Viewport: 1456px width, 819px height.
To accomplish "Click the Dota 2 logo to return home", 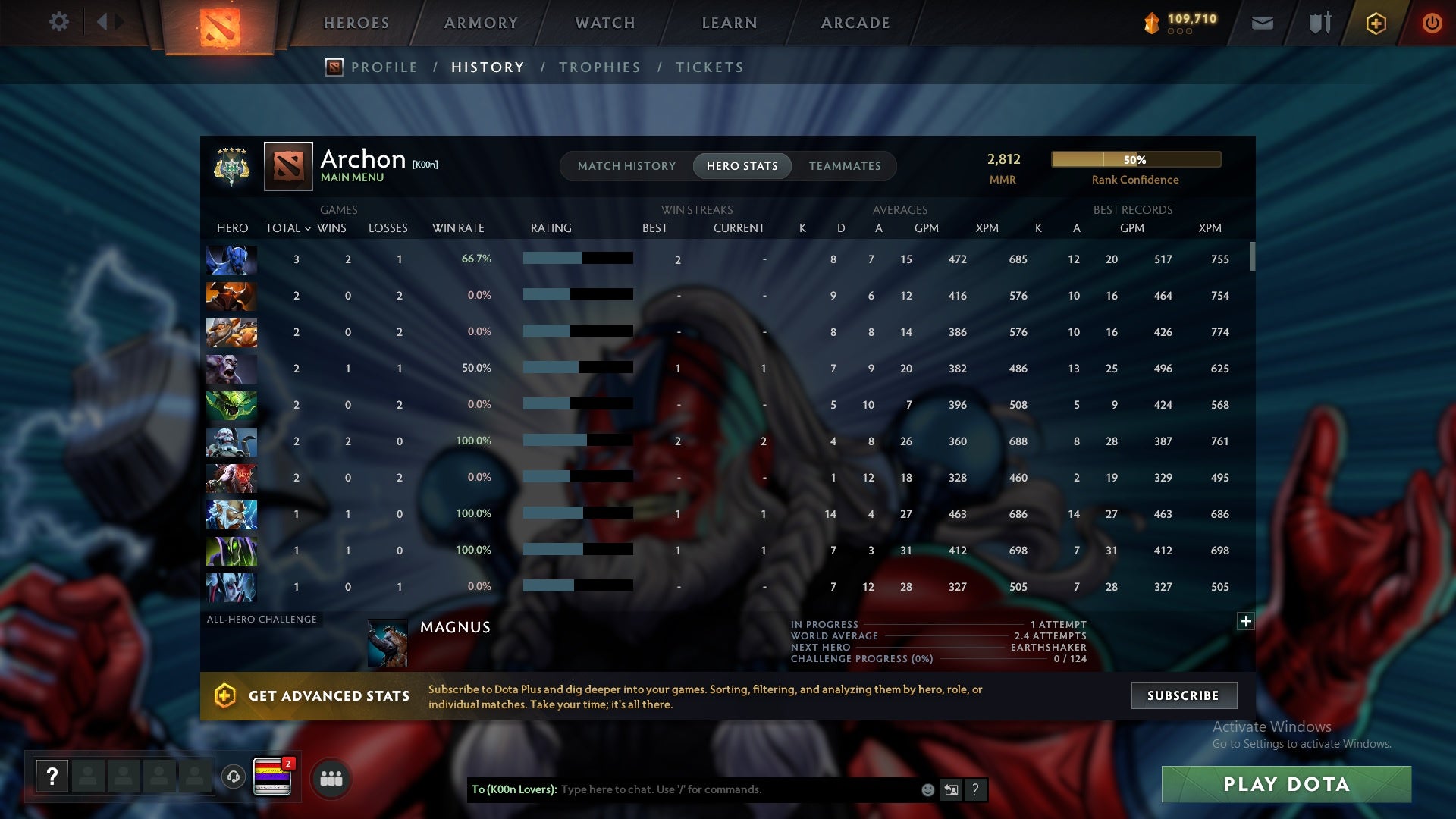I will [219, 23].
